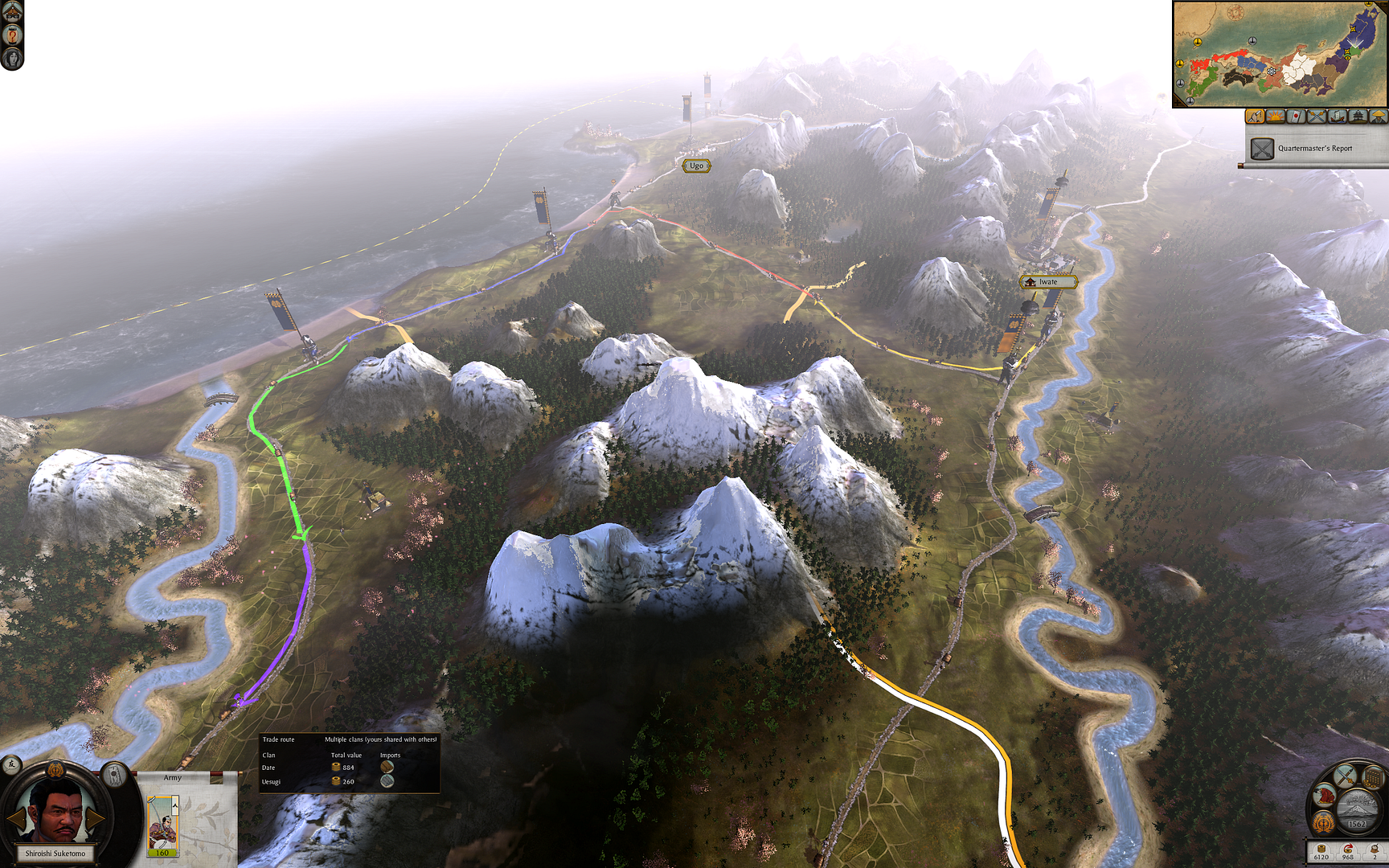Image resolution: width=1389 pixels, height=868 pixels.
Task: Click the left arrow beside the general portrait
Action: point(15,818)
